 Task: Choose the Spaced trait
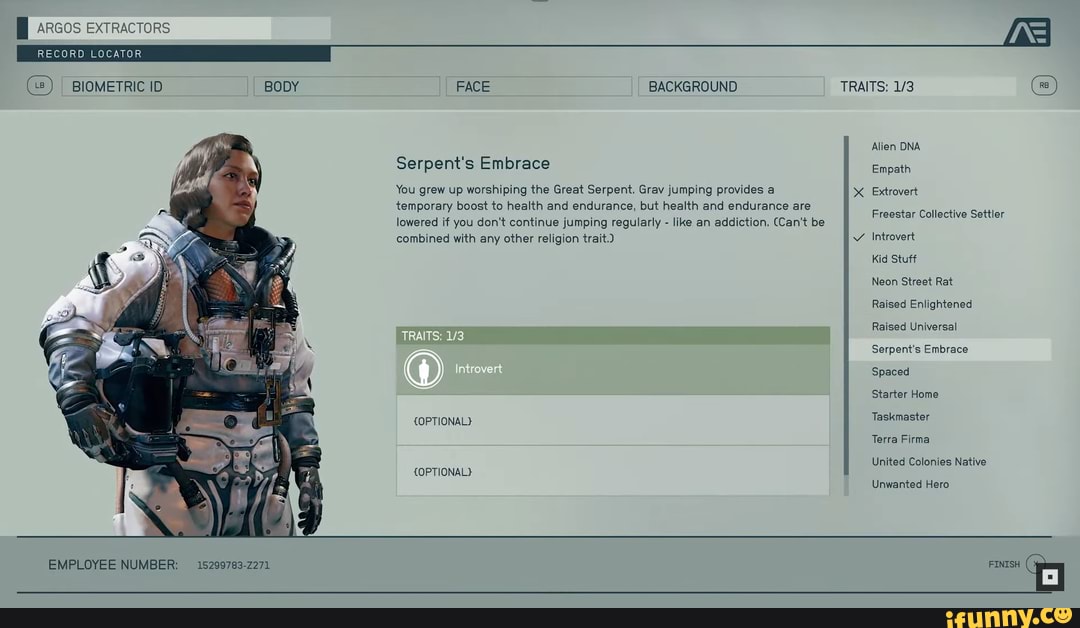(891, 372)
